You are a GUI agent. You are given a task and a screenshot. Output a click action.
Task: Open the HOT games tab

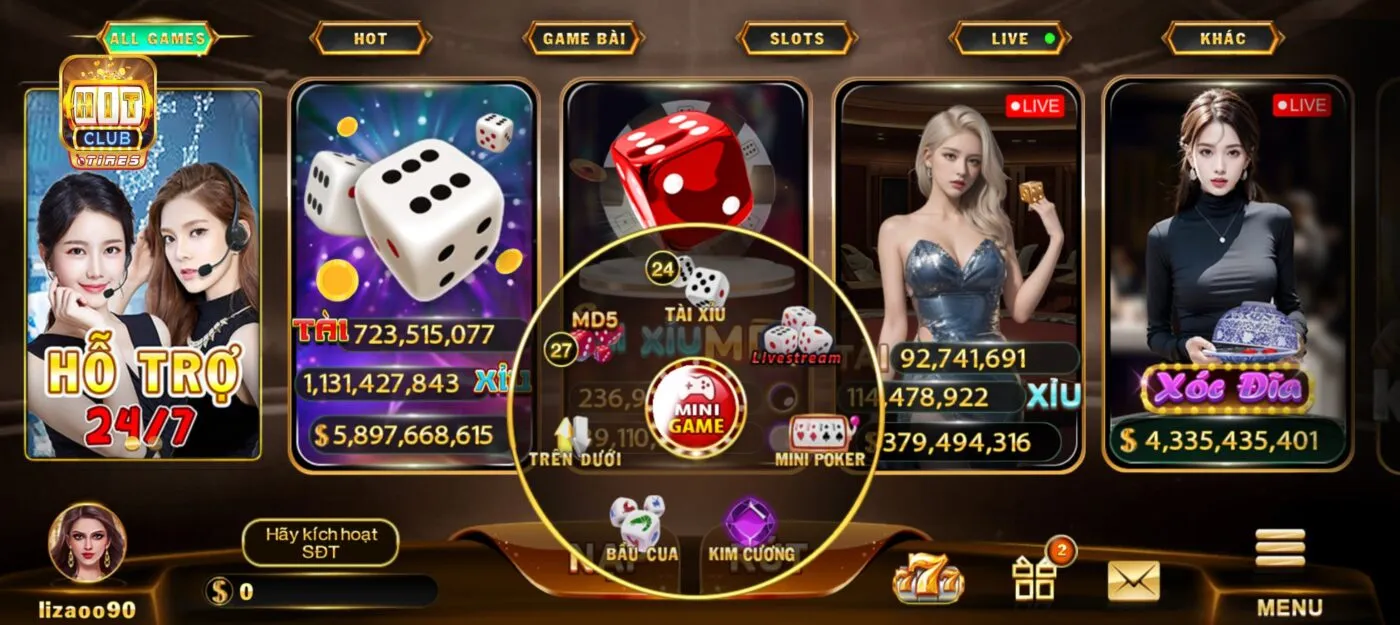tap(370, 39)
